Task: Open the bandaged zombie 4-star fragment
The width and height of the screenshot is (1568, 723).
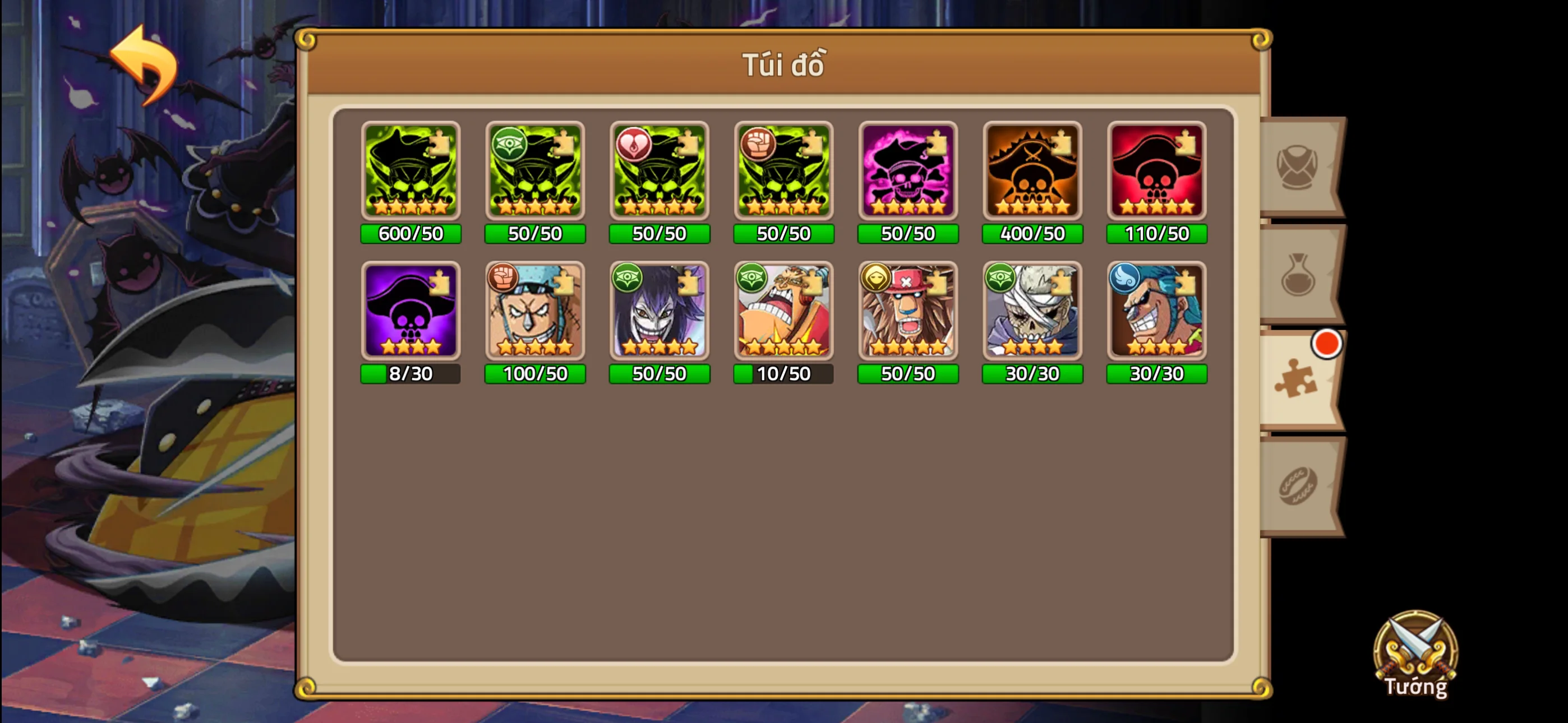Action: [x=1031, y=312]
